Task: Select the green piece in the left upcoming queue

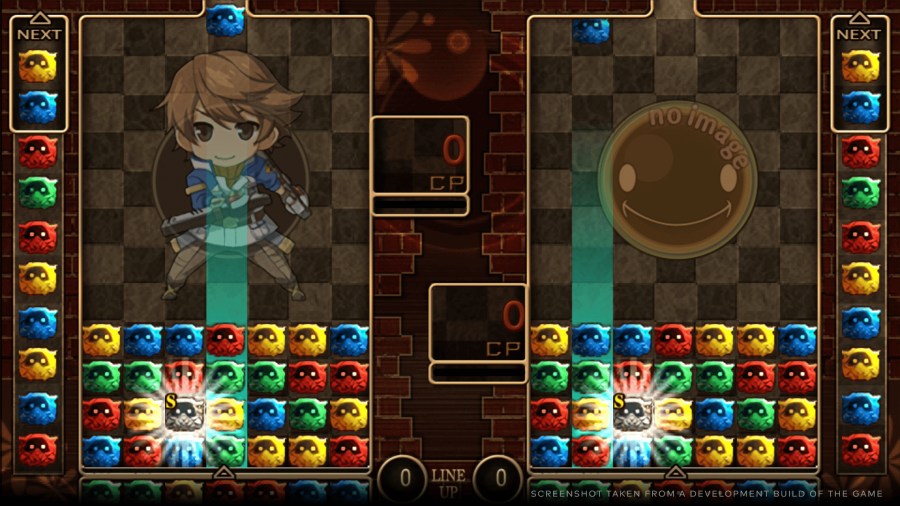Action: (x=38, y=192)
